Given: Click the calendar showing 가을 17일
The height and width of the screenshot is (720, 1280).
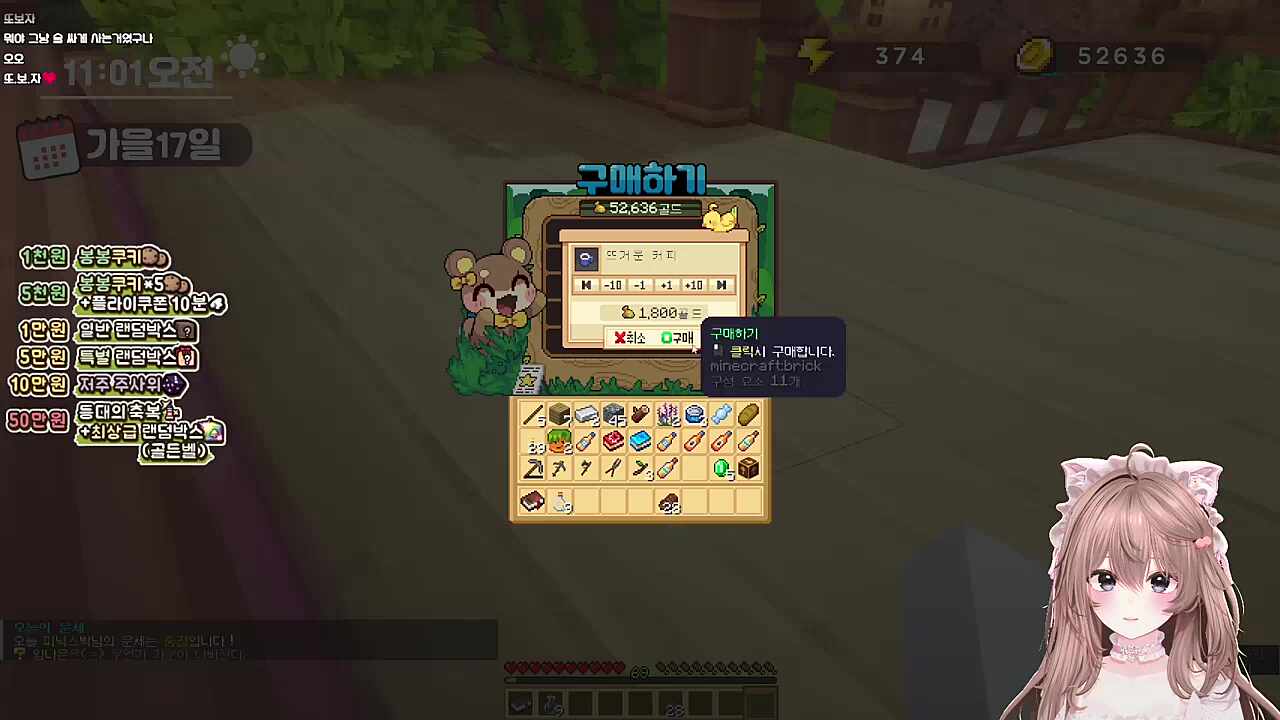Looking at the screenshot, I should tap(130, 145).
